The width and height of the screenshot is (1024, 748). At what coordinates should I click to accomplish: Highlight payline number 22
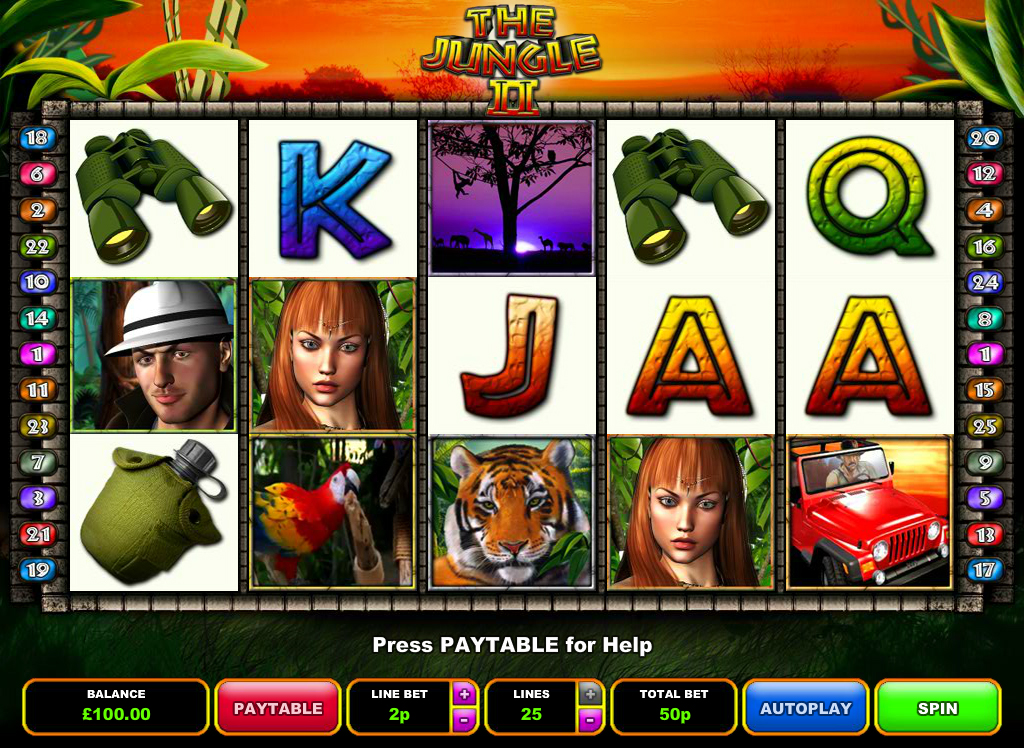click(x=37, y=246)
